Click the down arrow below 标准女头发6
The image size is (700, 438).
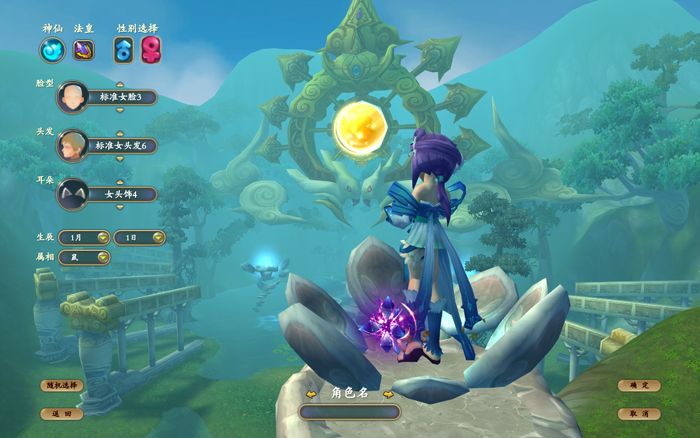pyautogui.click(x=120, y=157)
